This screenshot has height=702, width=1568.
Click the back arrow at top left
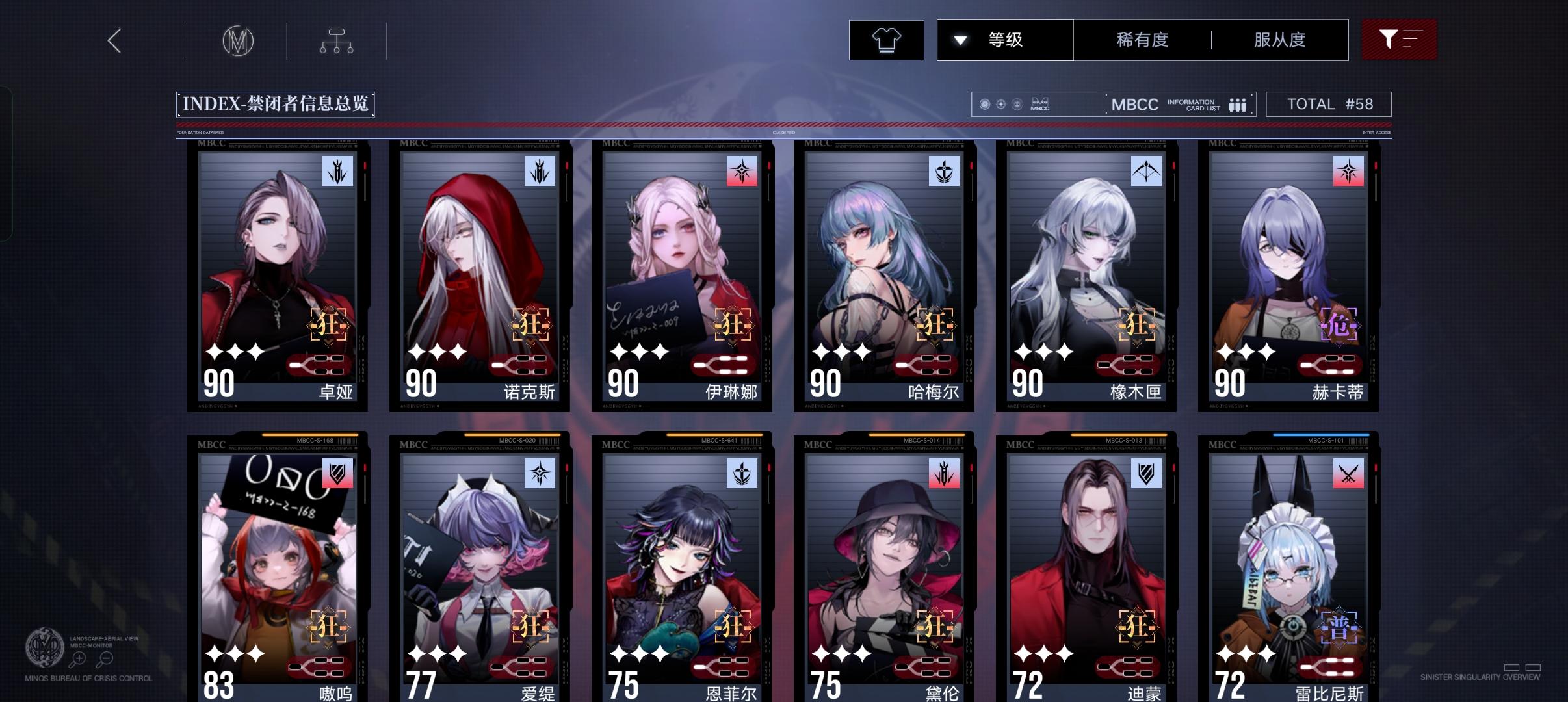tap(114, 40)
